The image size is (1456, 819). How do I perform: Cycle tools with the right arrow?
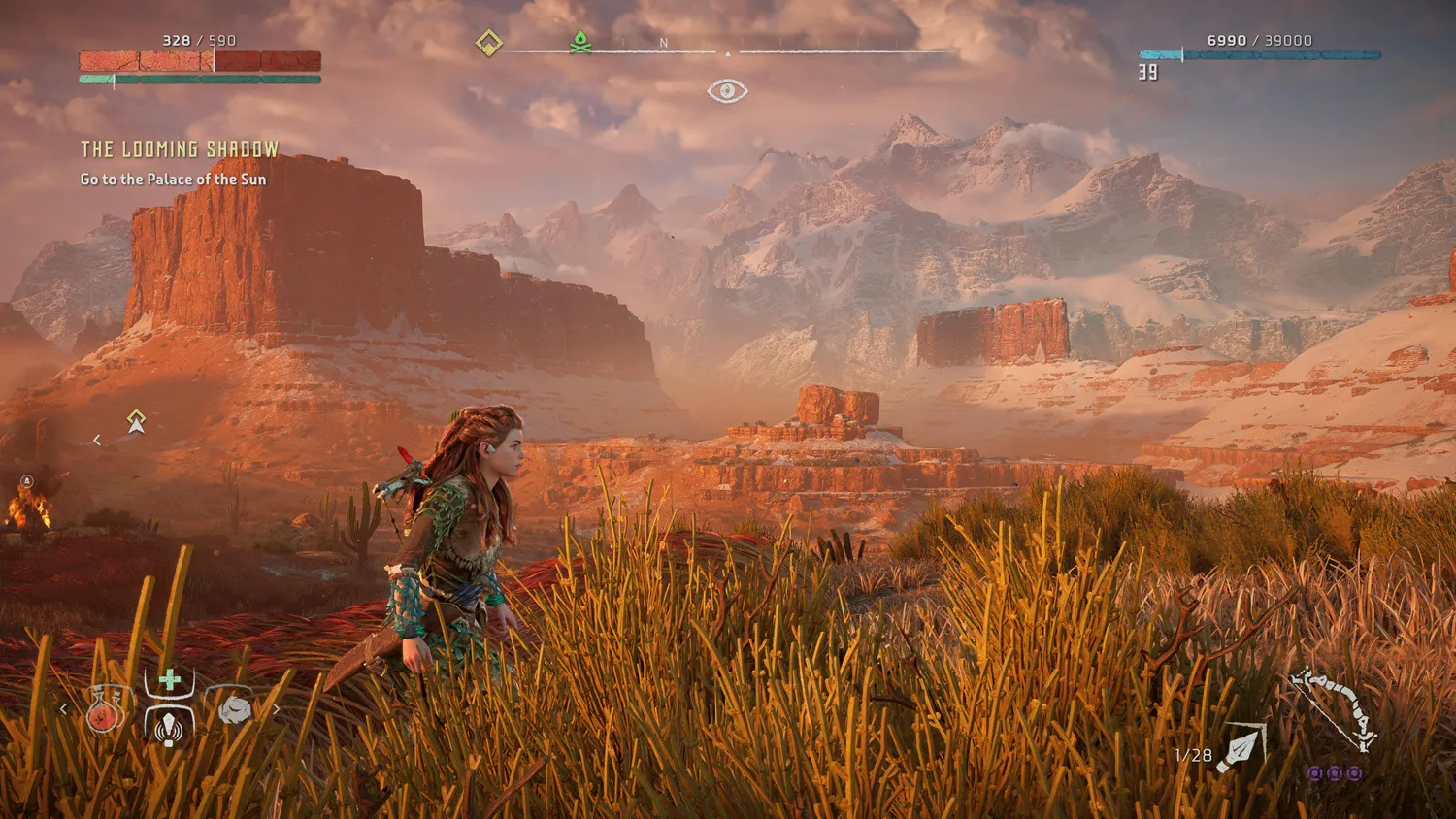pyautogui.click(x=277, y=709)
